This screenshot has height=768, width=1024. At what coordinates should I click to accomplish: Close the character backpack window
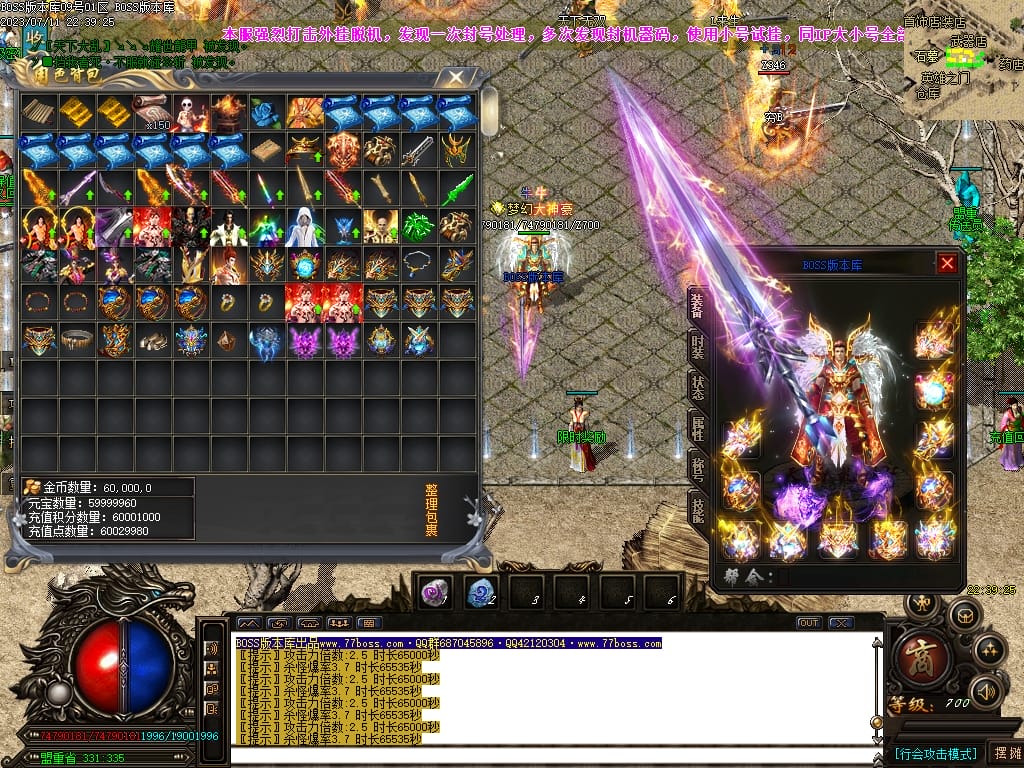456,76
